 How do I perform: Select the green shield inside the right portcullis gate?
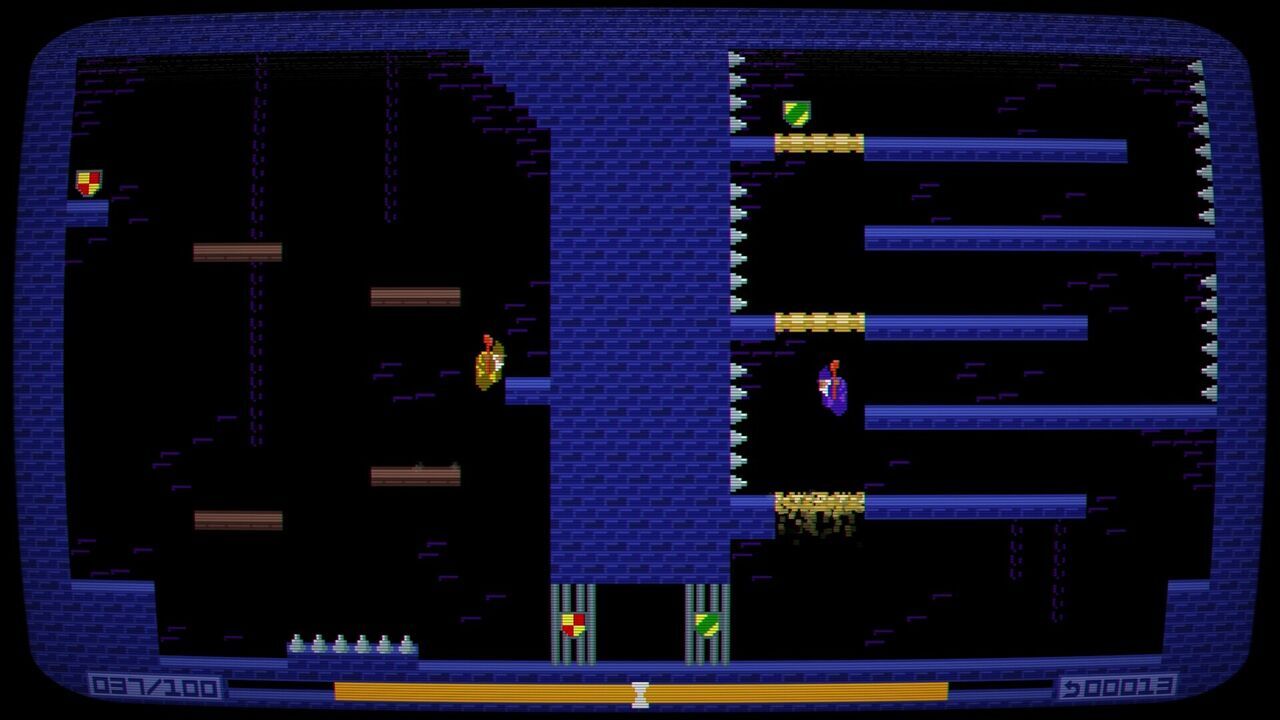(x=707, y=626)
